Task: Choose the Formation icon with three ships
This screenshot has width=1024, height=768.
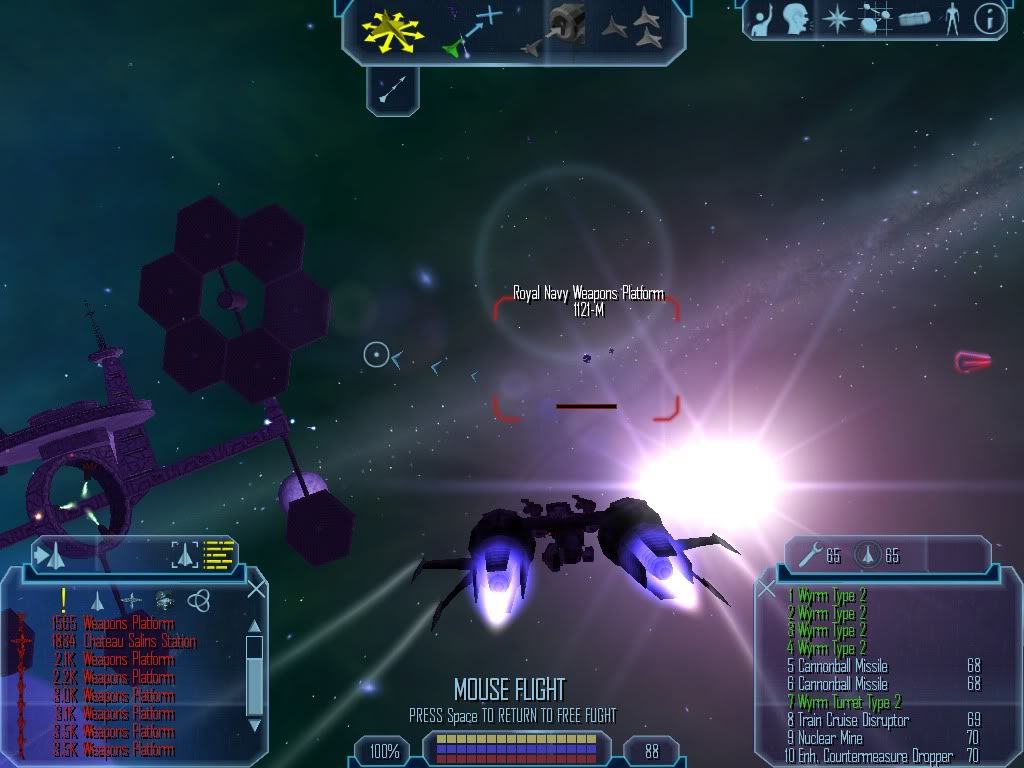Action: tap(633, 28)
